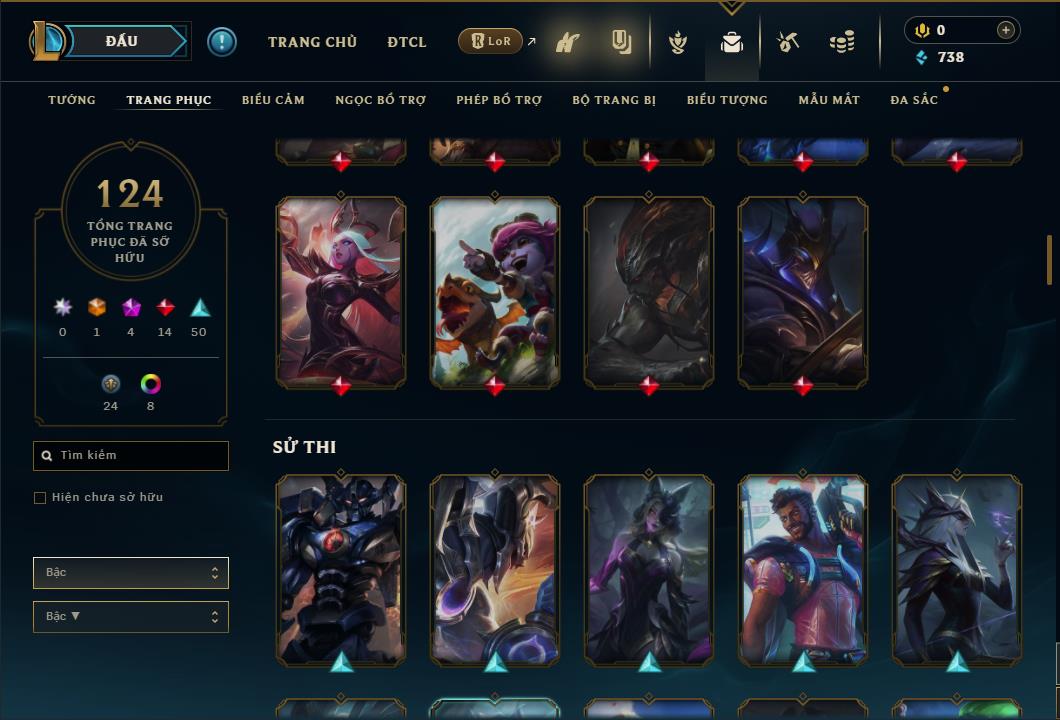This screenshot has width=1060, height=720.
Task: Switch to the BIỂU TƯỢNG tab
Action: point(727,100)
